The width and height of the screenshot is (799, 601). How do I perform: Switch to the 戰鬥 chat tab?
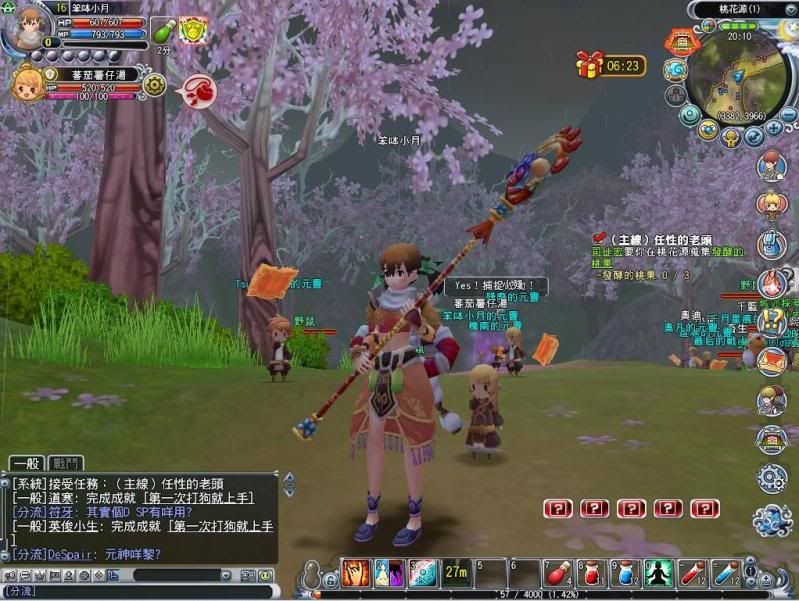point(65,462)
